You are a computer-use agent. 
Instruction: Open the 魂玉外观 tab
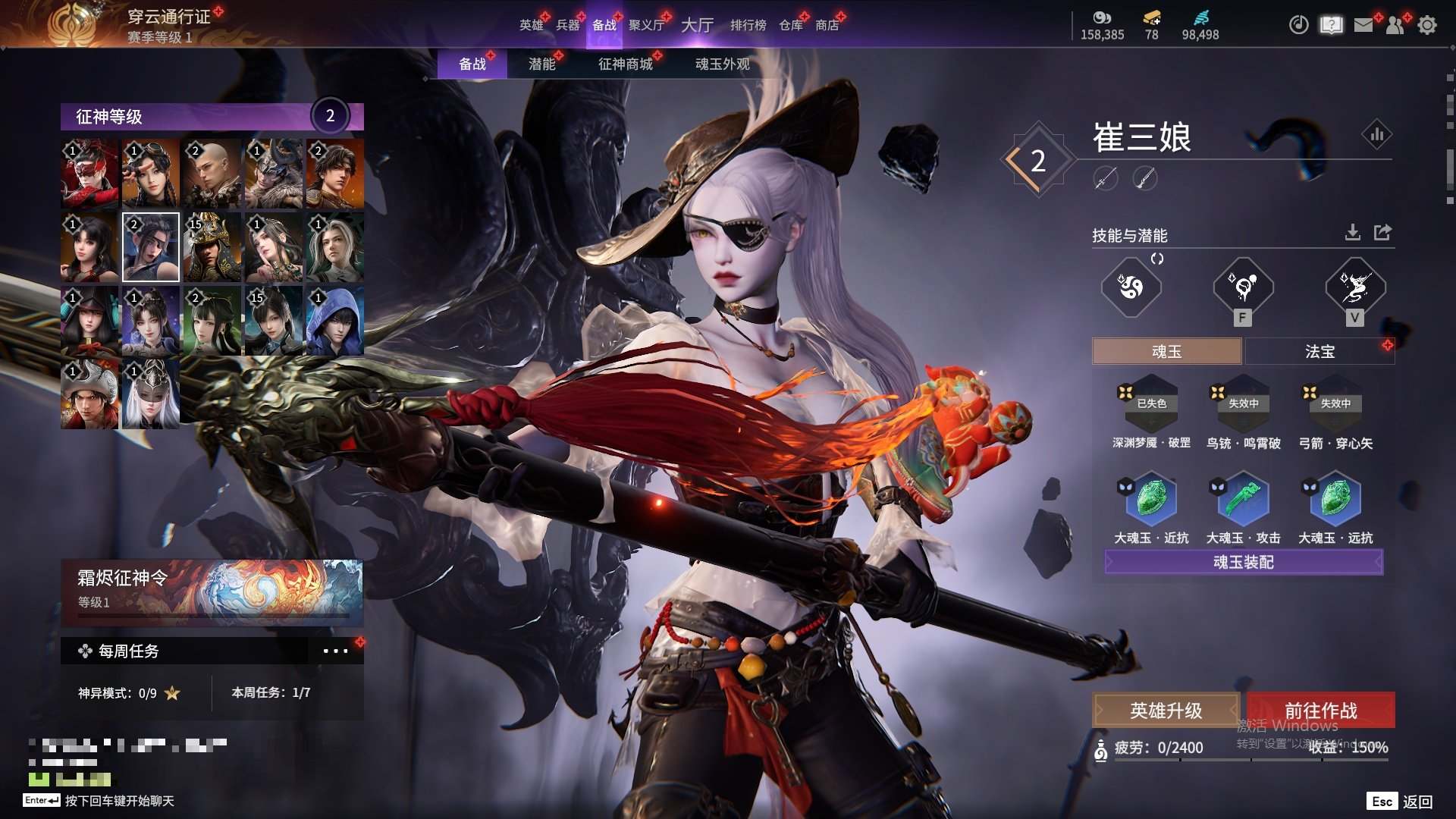click(722, 64)
